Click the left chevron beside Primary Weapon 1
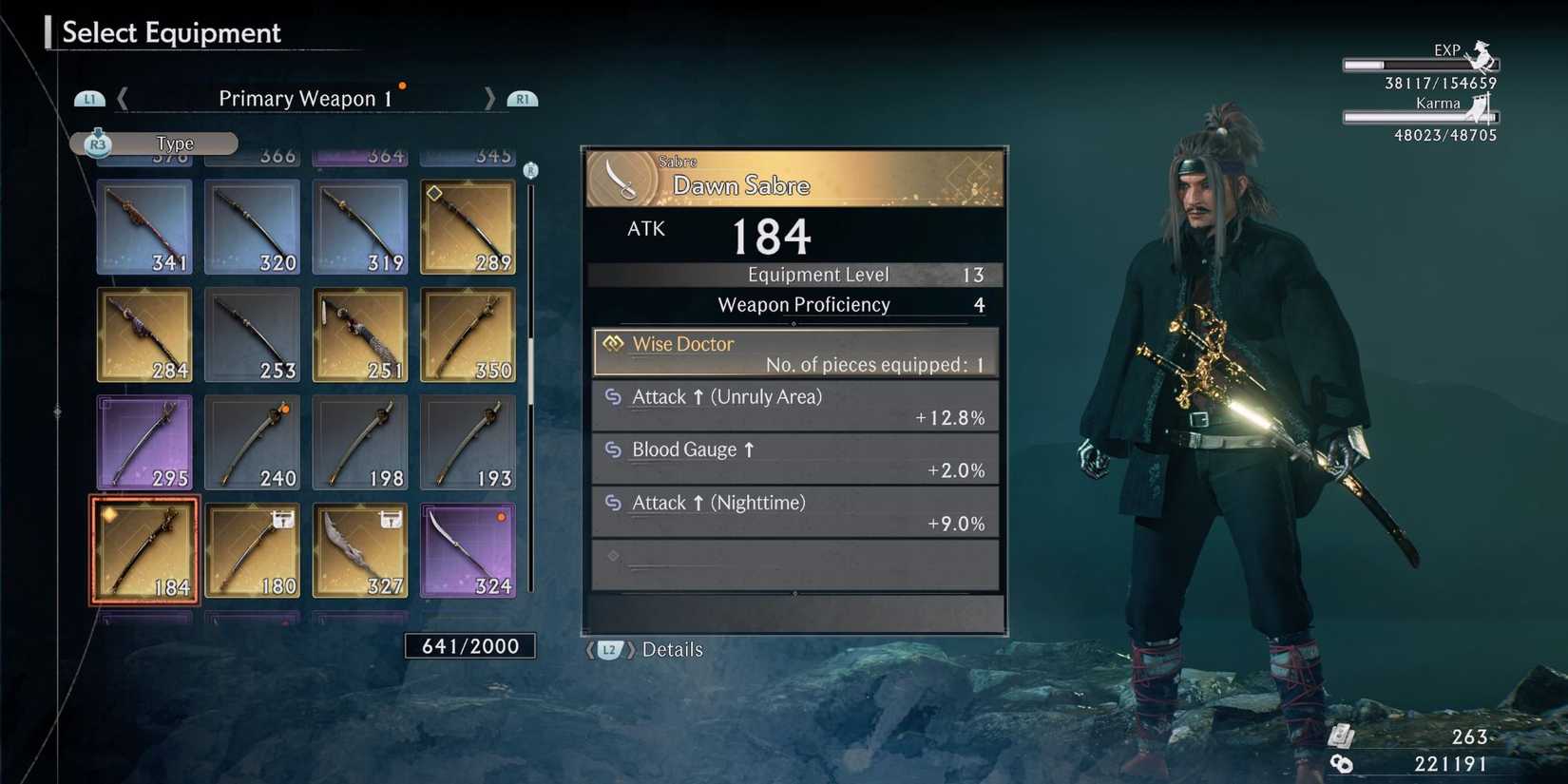This screenshot has width=1568, height=784. click(x=122, y=98)
